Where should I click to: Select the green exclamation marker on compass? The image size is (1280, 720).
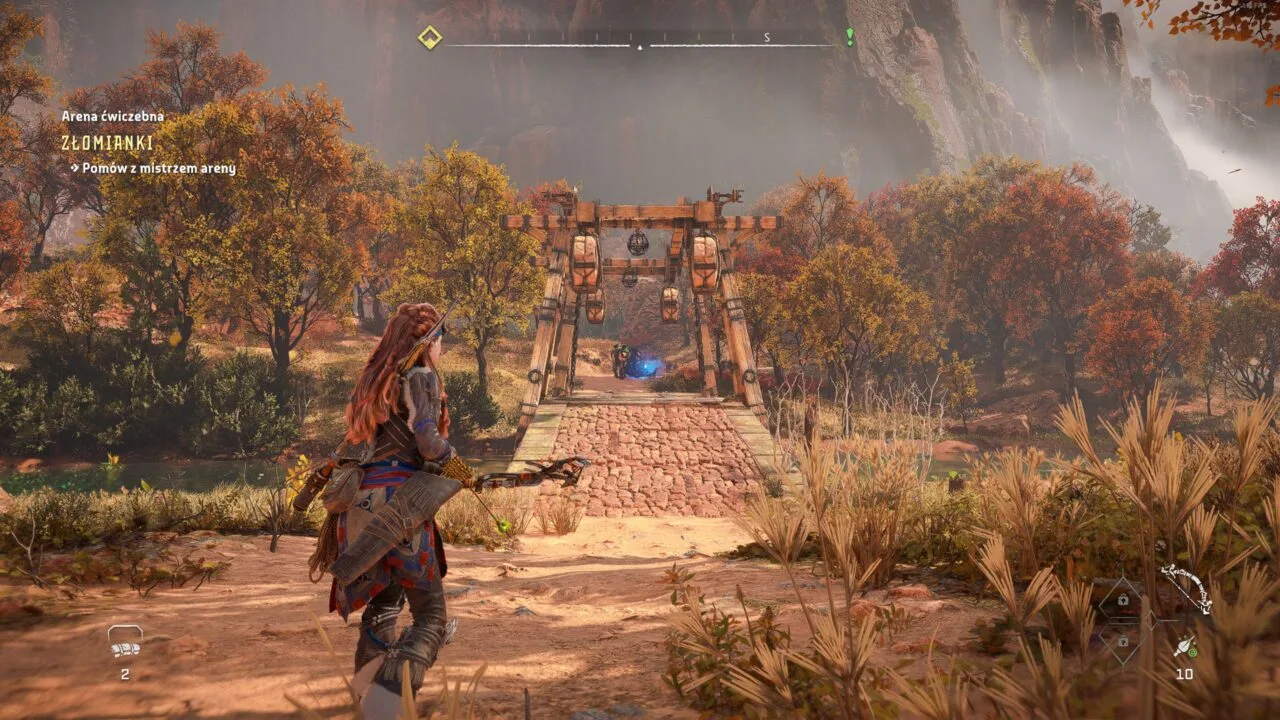pos(850,37)
